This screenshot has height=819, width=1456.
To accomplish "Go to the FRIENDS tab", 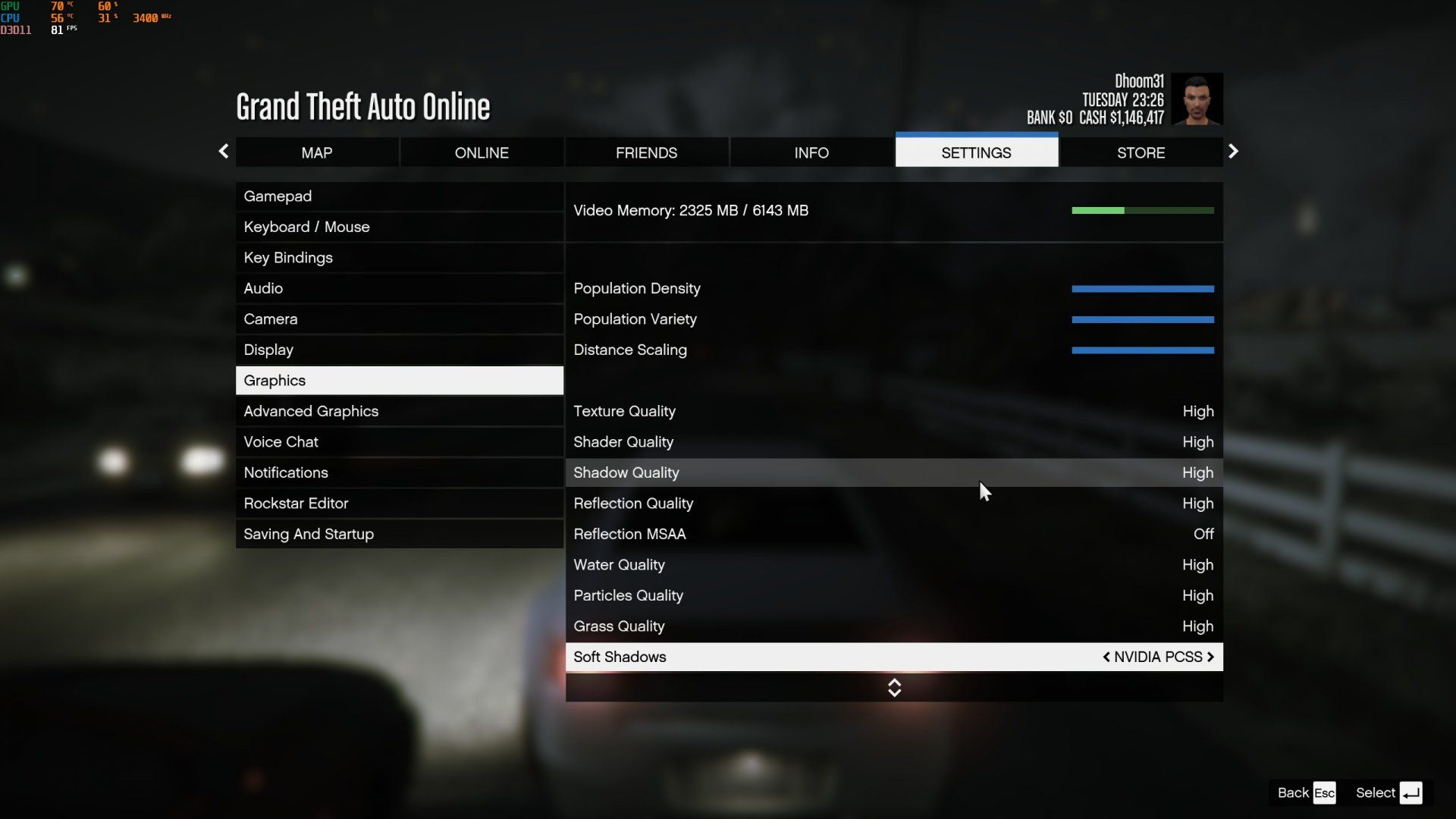I will coord(646,152).
